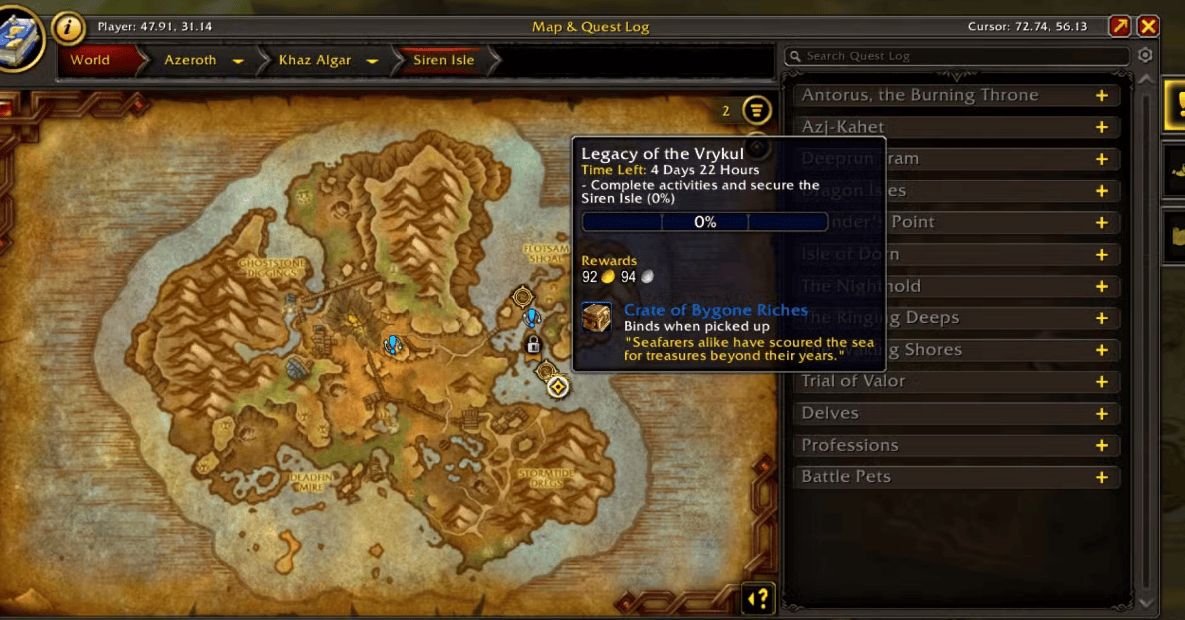Expand the Delves quest category
Screen dimensions: 1185x620
[1101, 414]
